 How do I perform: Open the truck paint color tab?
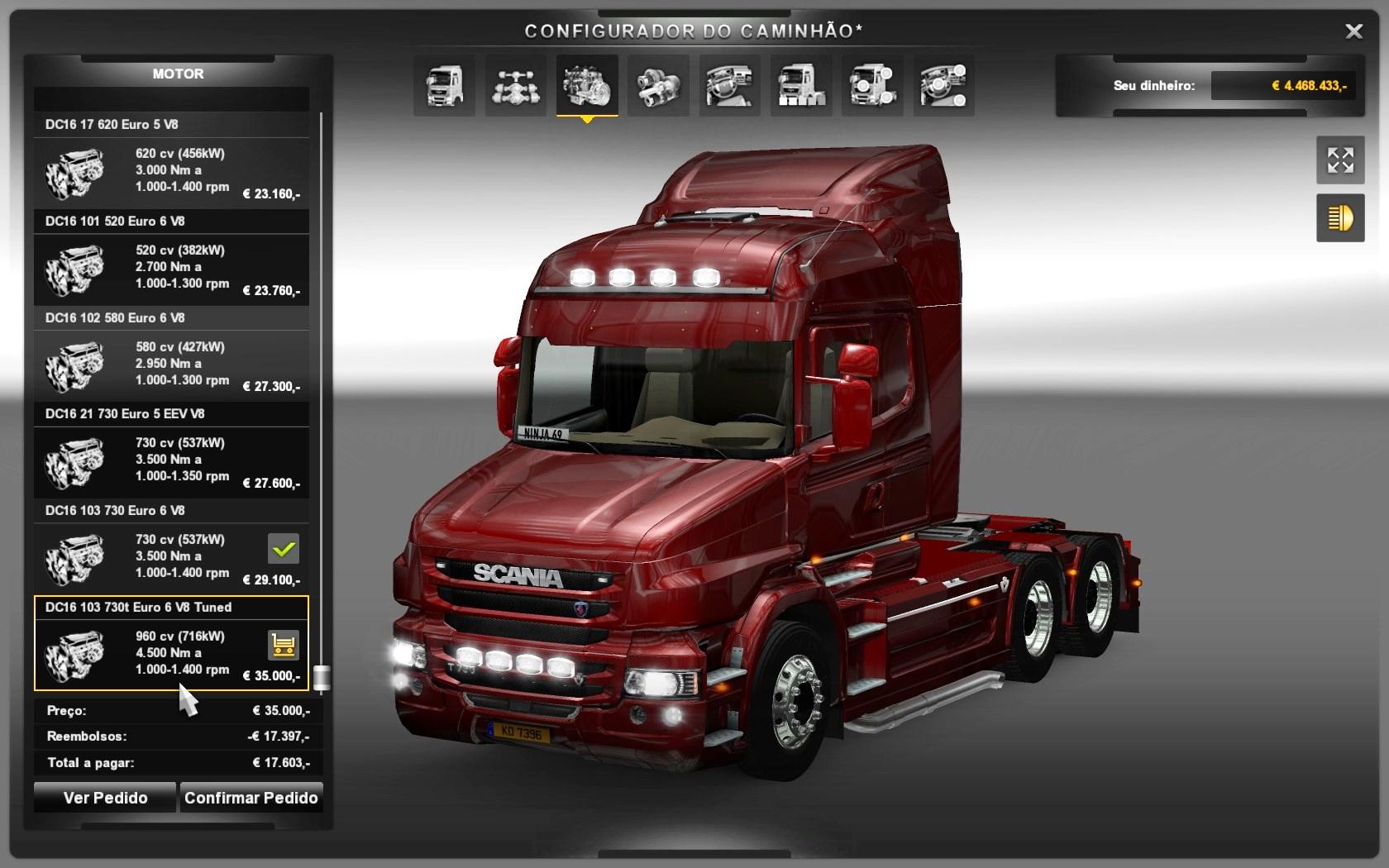click(x=800, y=85)
